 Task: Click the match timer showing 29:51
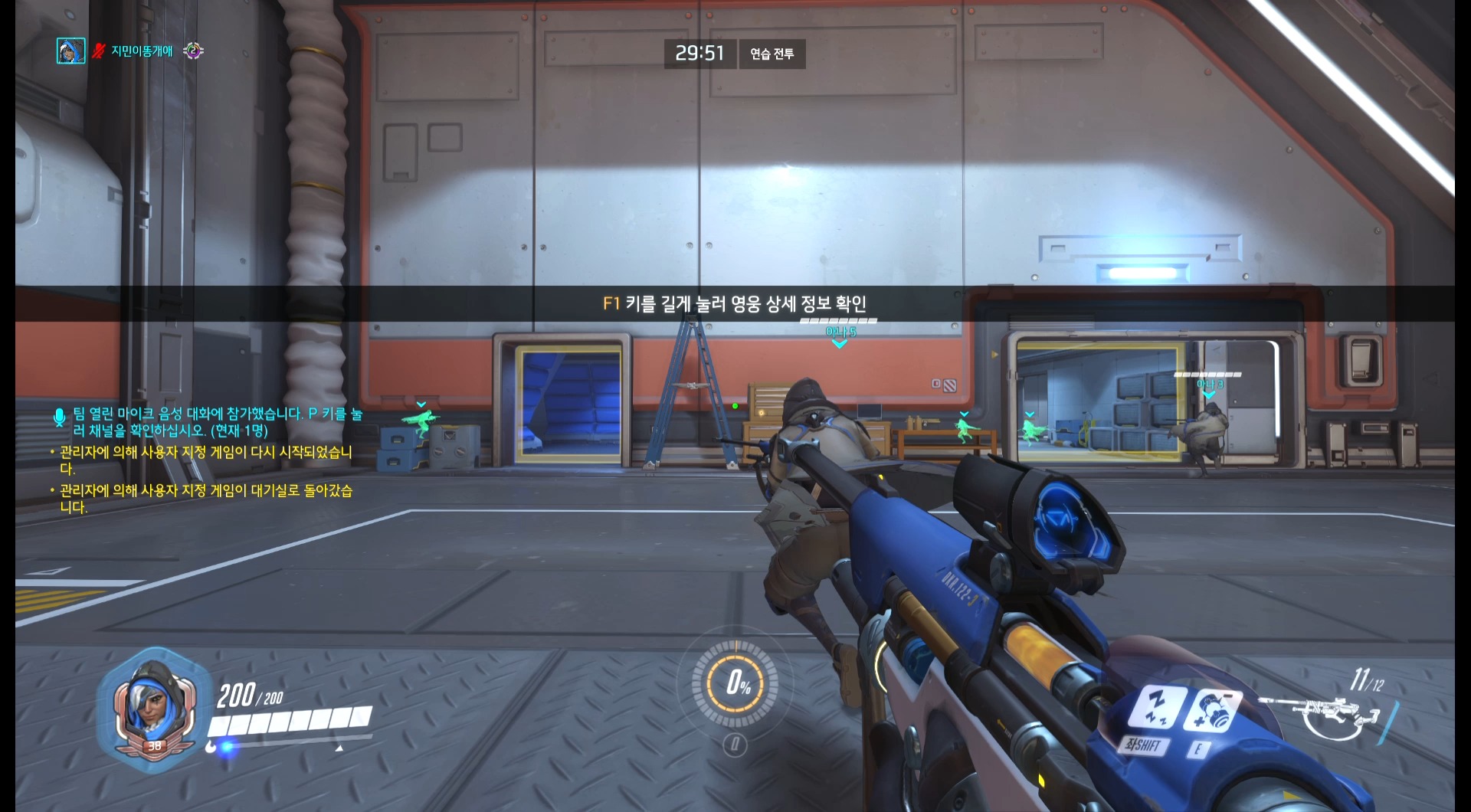[699, 54]
